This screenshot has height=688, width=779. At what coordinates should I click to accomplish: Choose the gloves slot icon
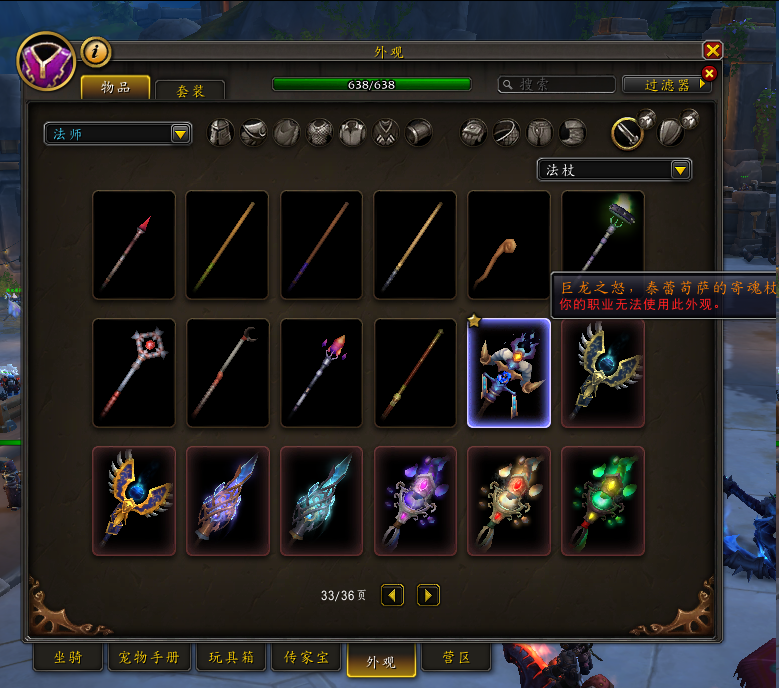[475, 132]
